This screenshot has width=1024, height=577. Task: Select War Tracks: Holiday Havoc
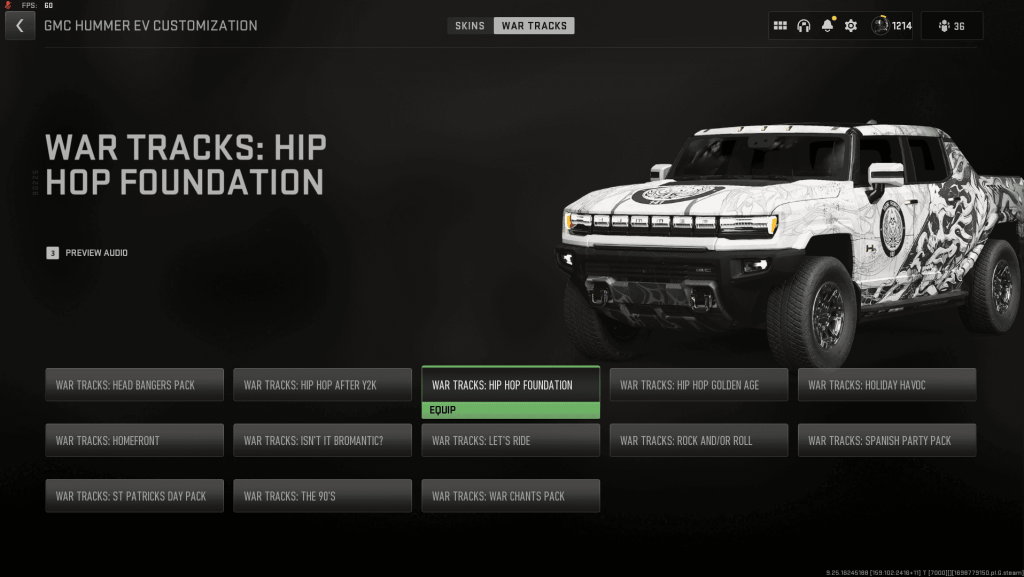point(886,385)
